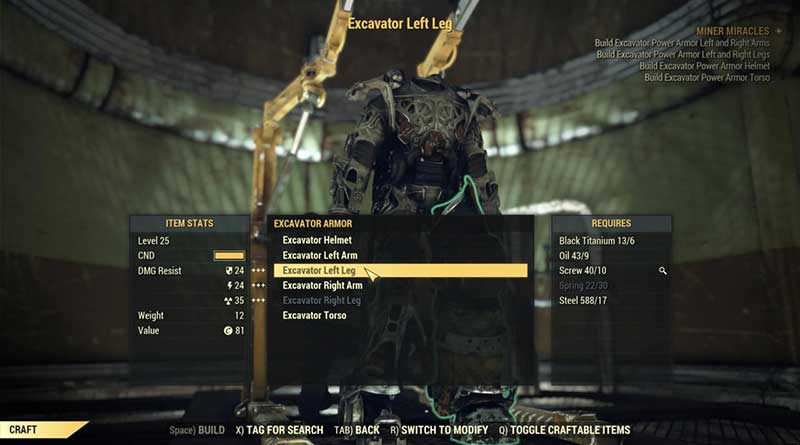The image size is (800, 445).
Task: Select the highlighted Excavator Left Leg
Action: tap(319, 270)
